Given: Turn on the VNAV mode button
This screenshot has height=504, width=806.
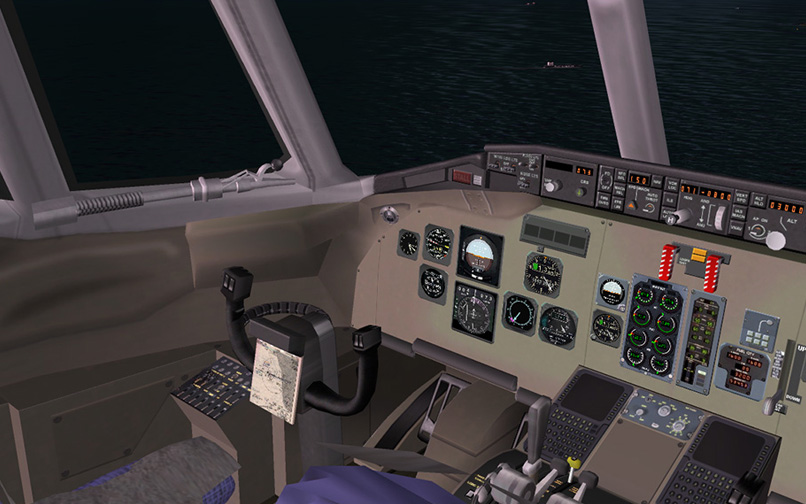Looking at the screenshot, I should point(737,228).
